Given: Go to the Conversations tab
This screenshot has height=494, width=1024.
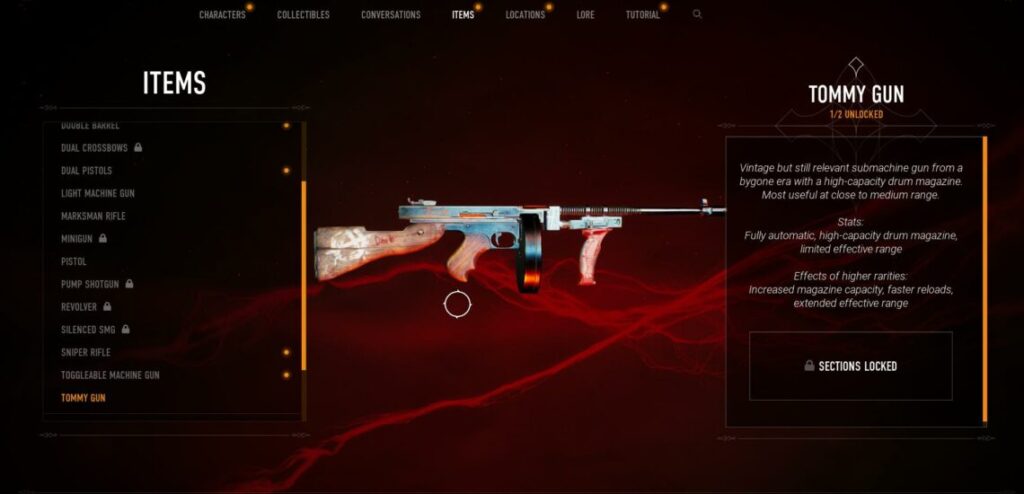Looking at the screenshot, I should [390, 15].
